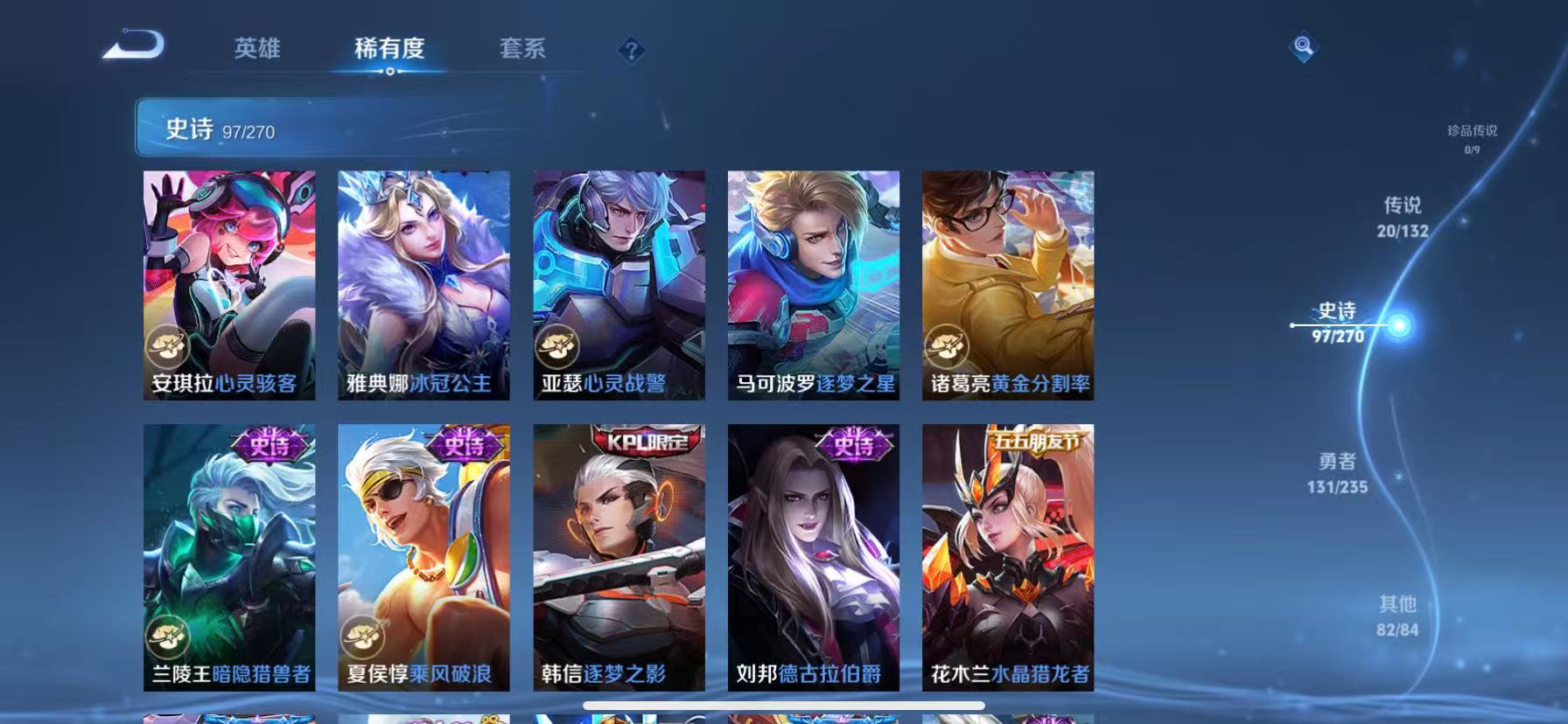
Task: Switch to the 套系 tab
Action: click(x=522, y=50)
